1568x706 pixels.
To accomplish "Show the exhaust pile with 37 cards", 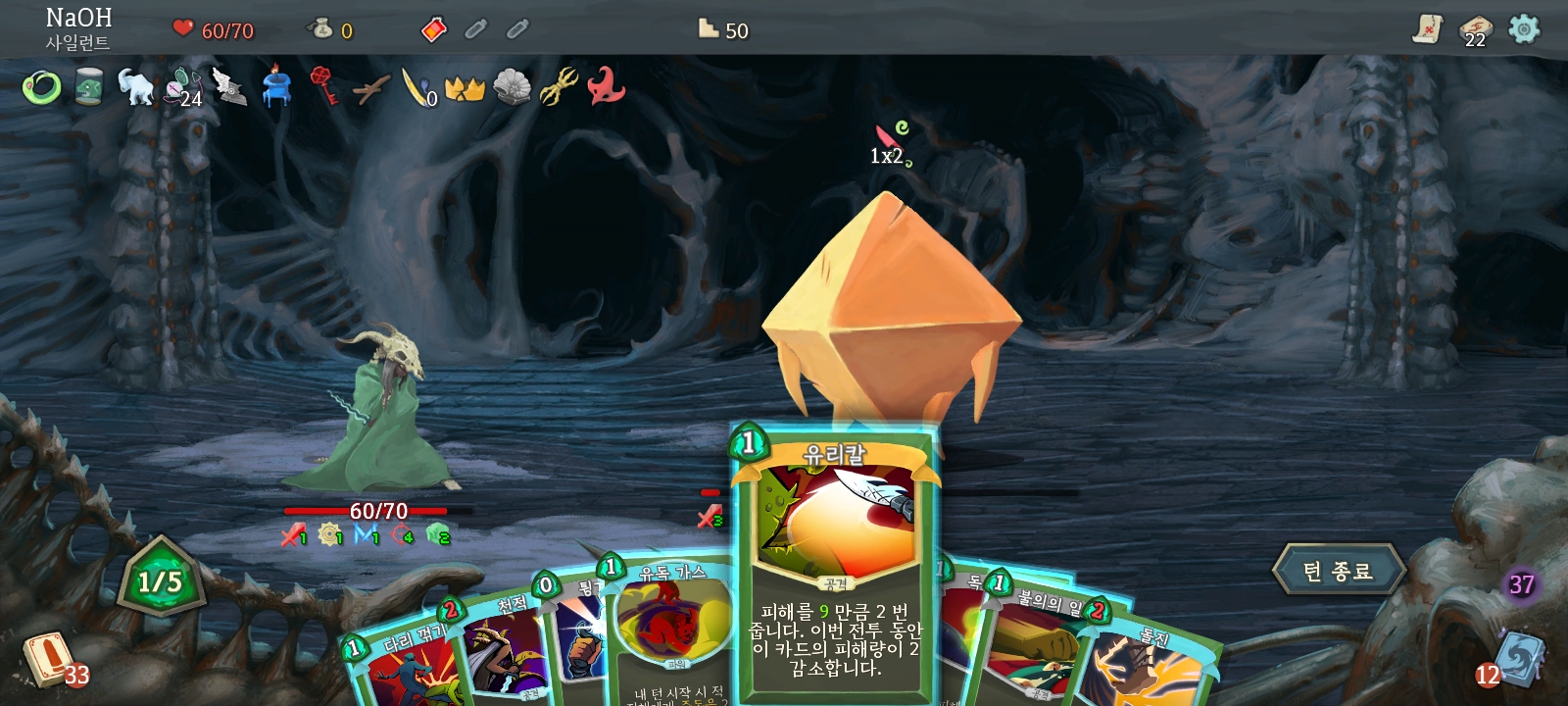I will click(1520, 585).
